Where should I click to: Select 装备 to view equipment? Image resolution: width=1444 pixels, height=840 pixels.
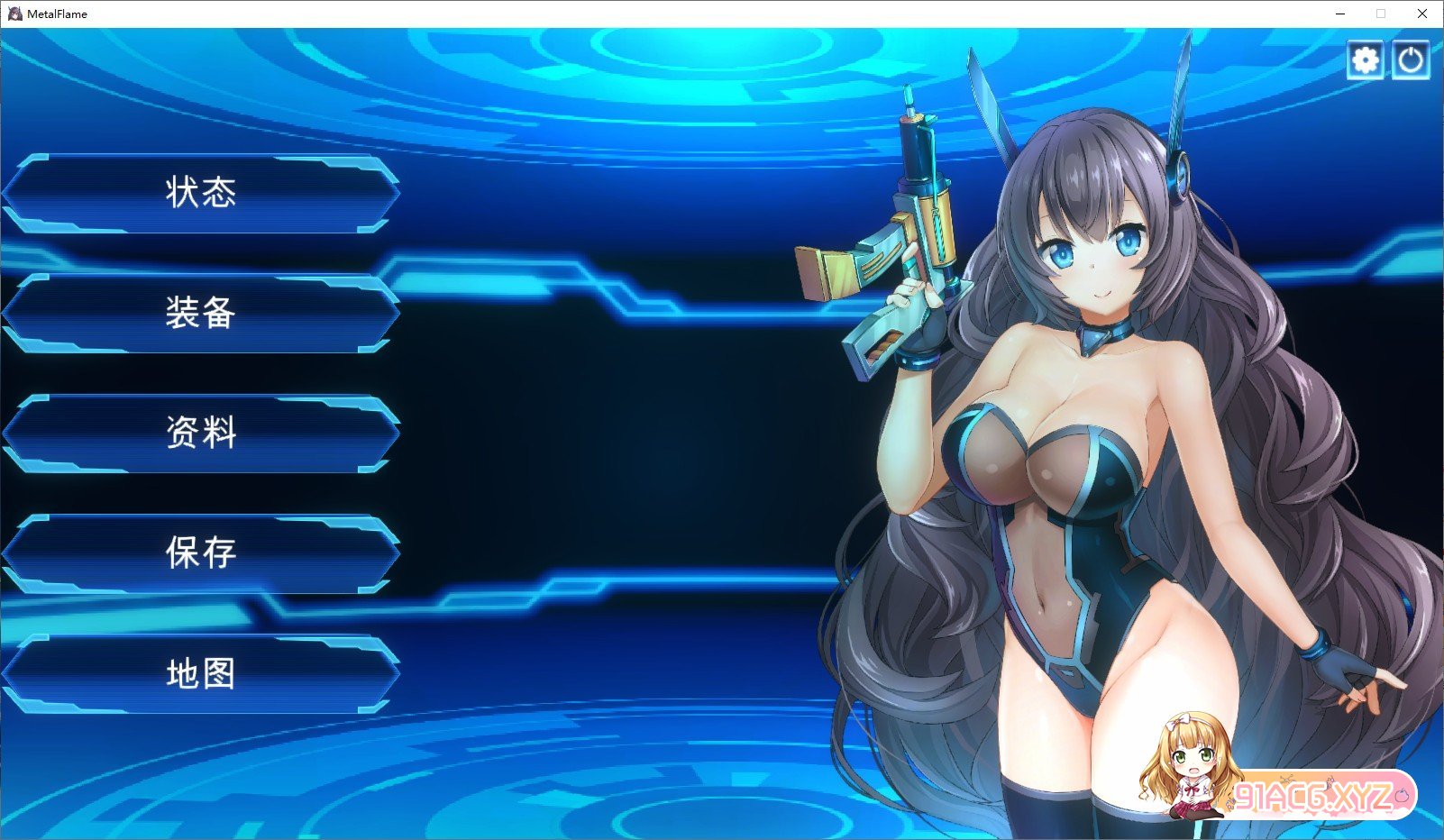click(x=200, y=314)
